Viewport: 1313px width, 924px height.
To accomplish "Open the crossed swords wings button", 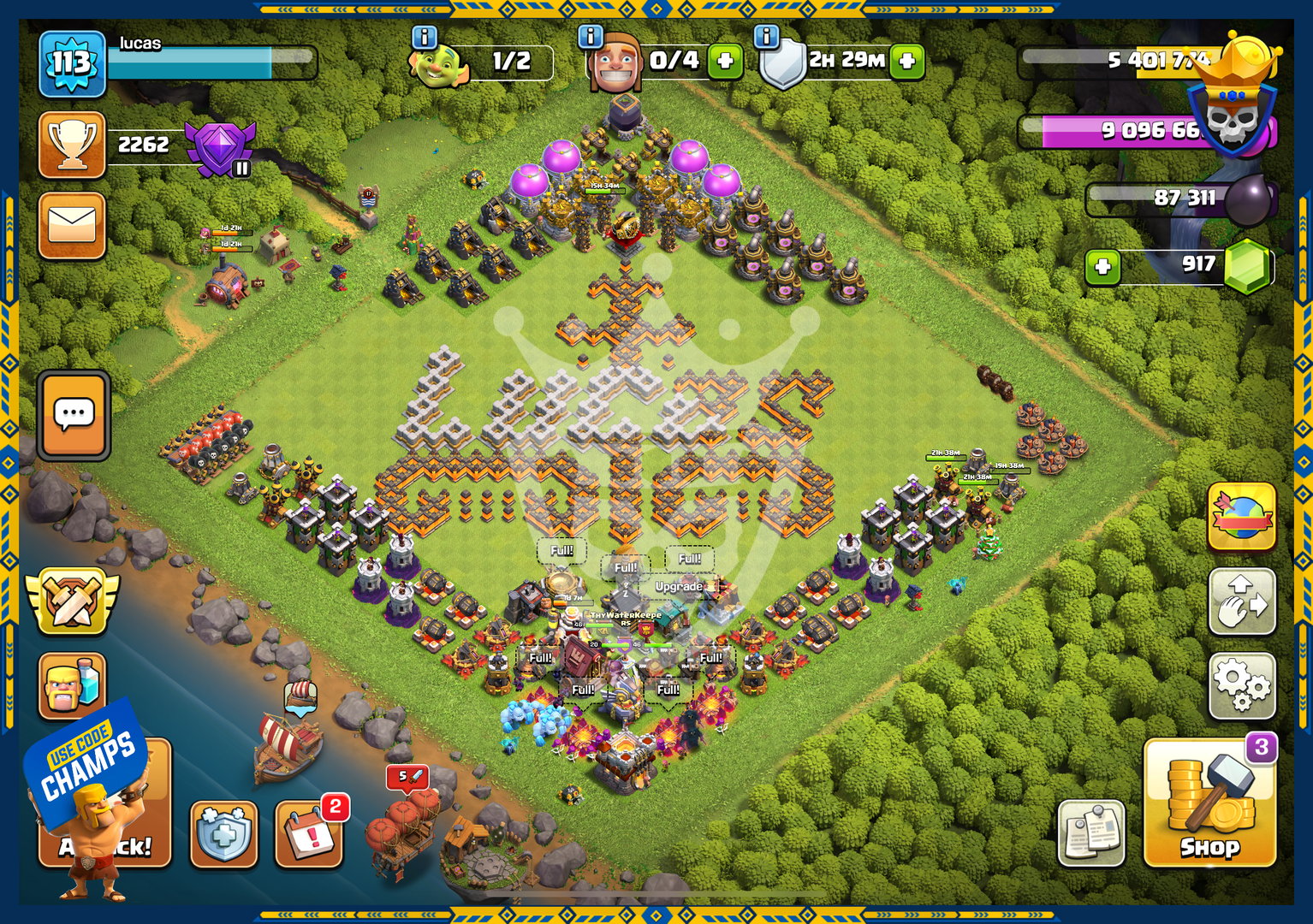I will [x=72, y=601].
